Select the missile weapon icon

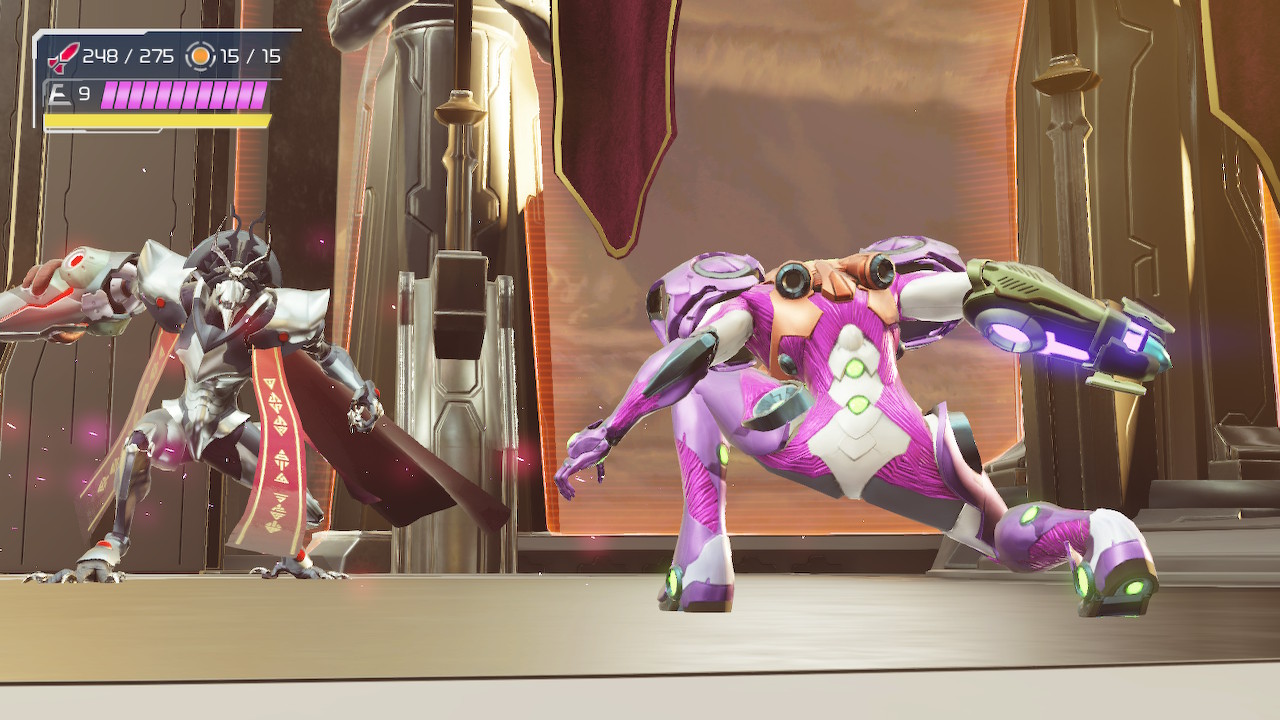[63, 57]
